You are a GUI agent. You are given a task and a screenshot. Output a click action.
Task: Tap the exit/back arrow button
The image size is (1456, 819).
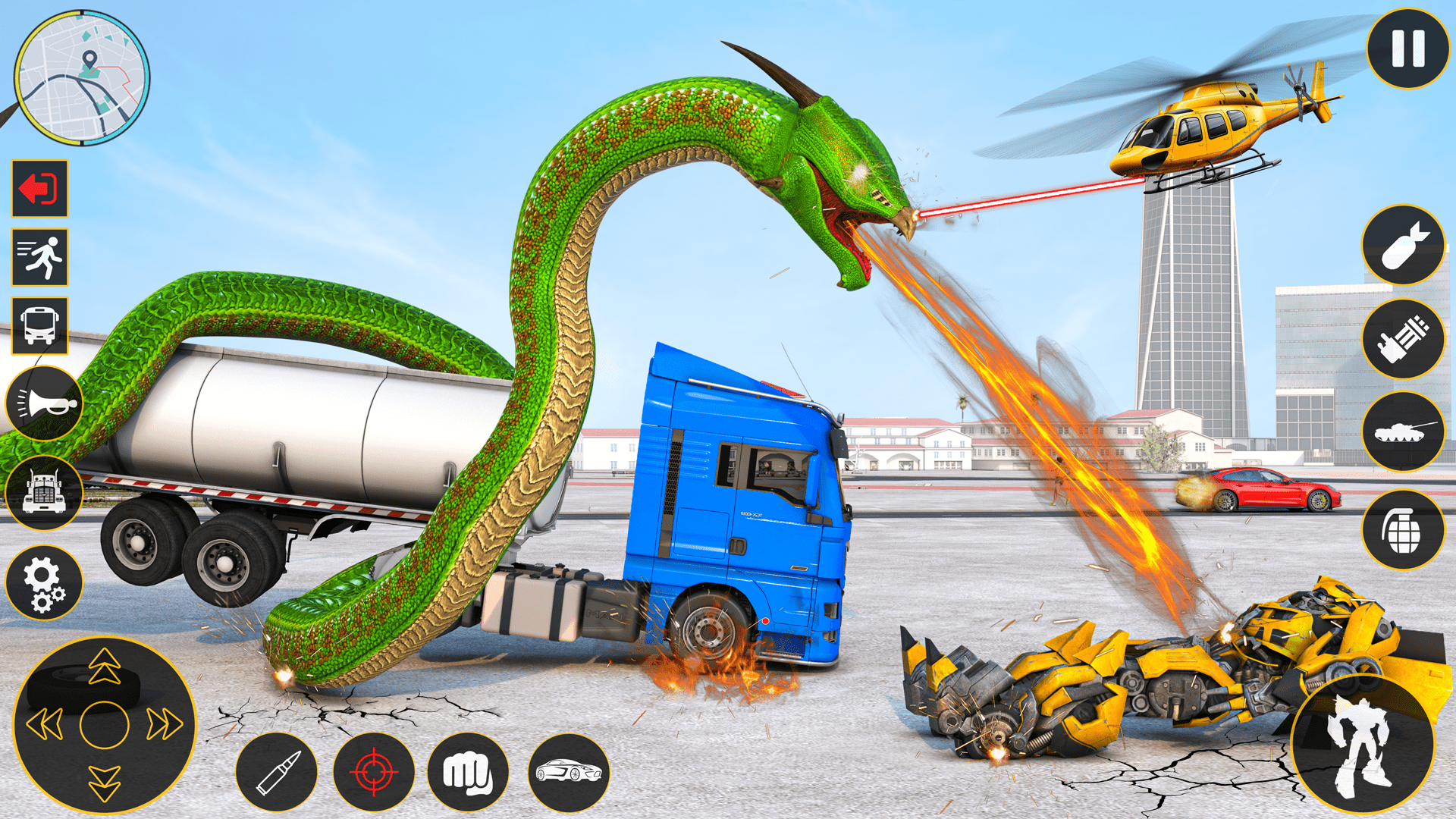click(x=39, y=190)
